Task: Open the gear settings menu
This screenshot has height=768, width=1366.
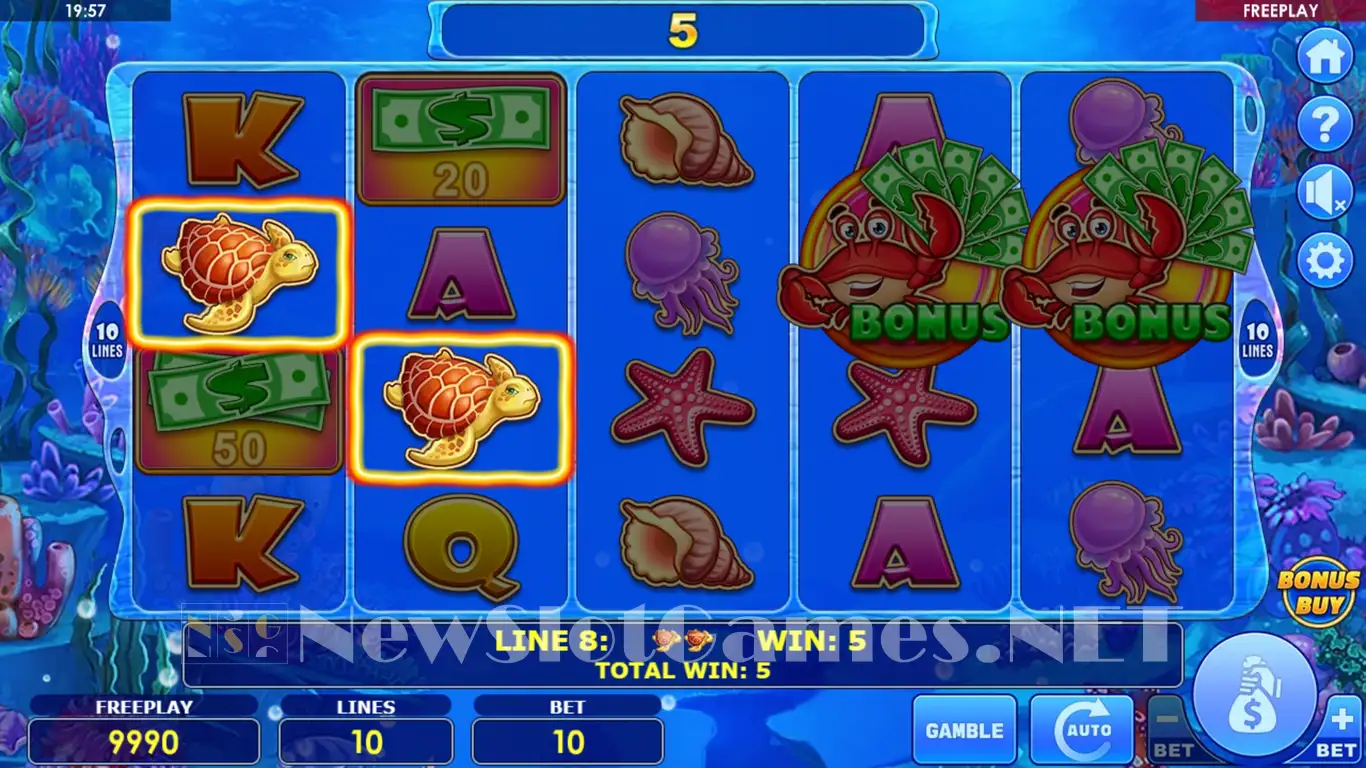Action: click(x=1325, y=262)
